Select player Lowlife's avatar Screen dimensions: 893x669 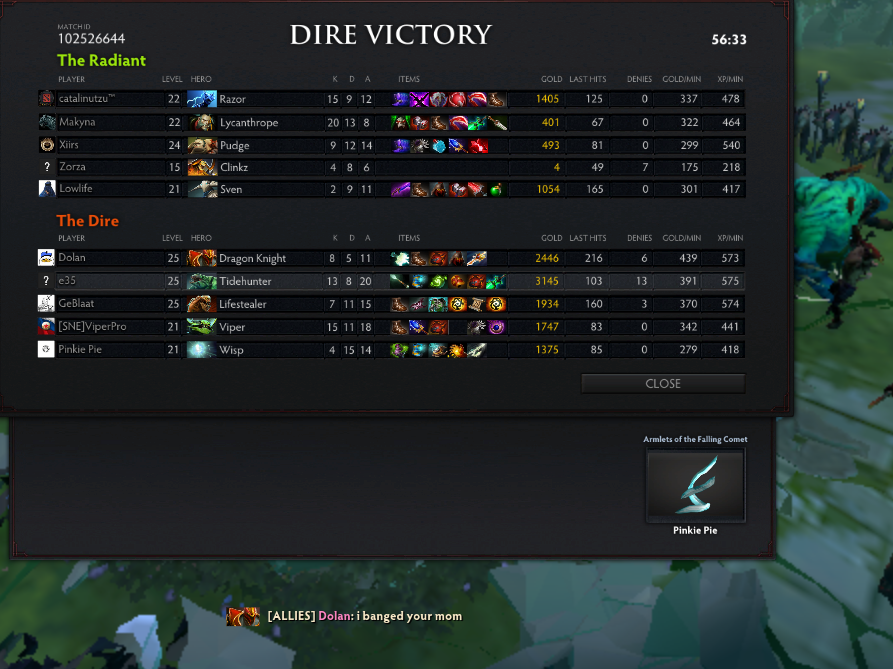coord(46,189)
